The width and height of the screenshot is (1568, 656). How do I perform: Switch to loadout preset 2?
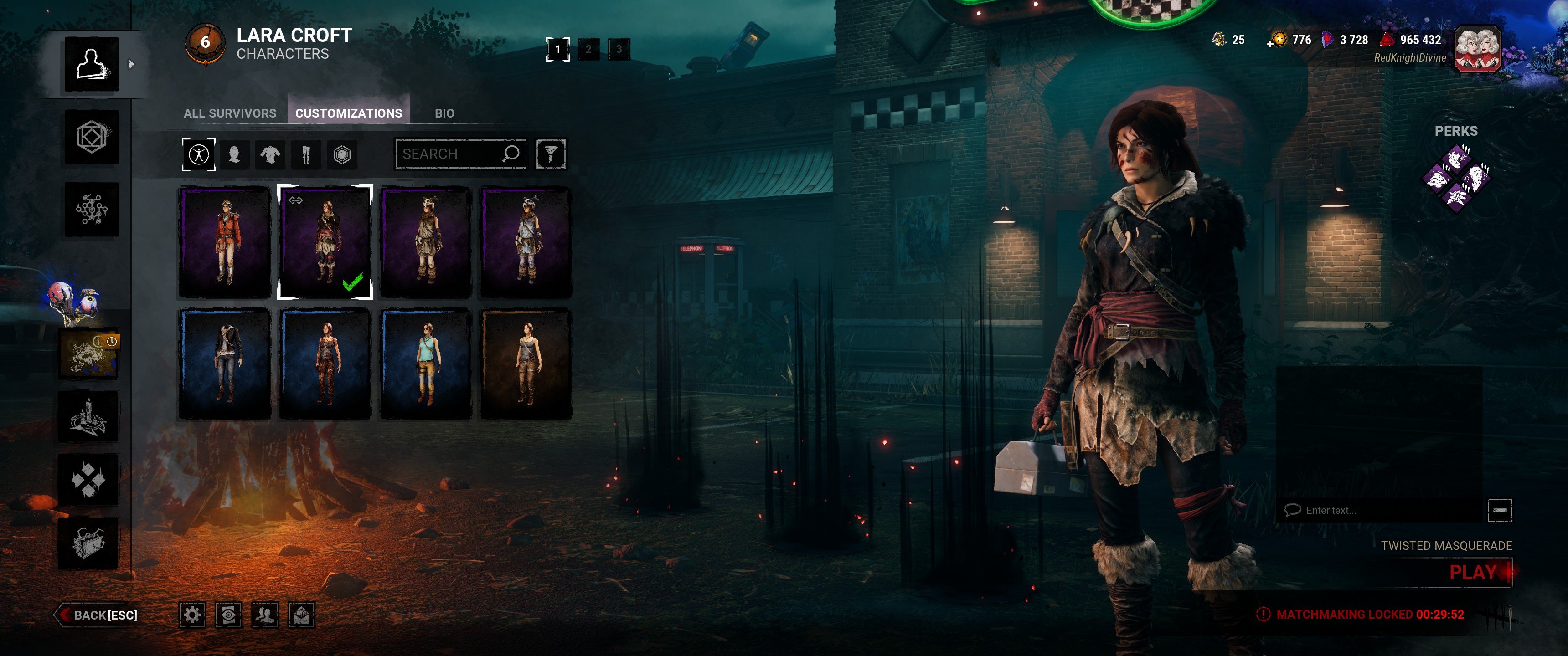588,49
